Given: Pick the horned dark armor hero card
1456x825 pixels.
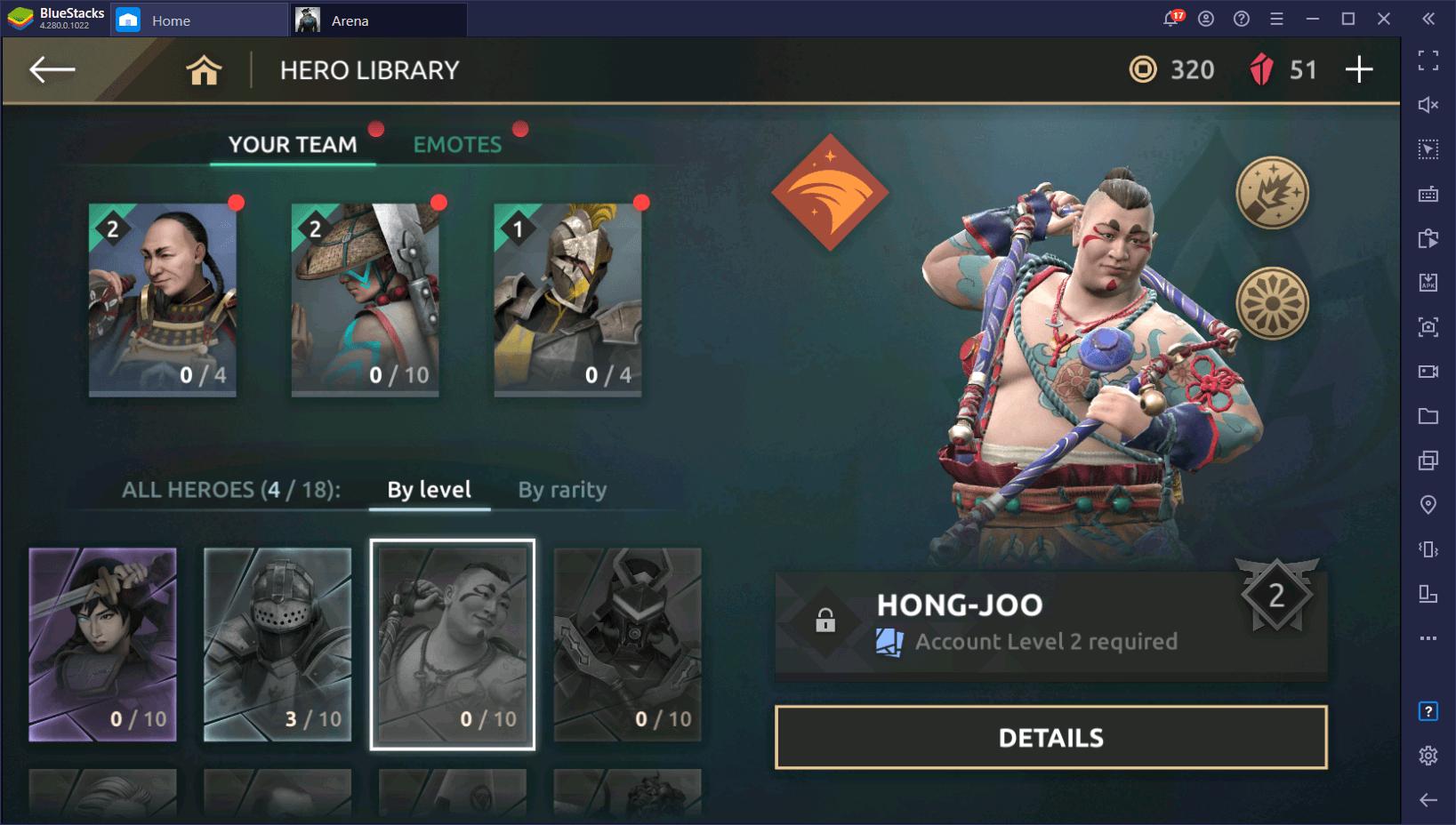Looking at the screenshot, I should tap(628, 645).
